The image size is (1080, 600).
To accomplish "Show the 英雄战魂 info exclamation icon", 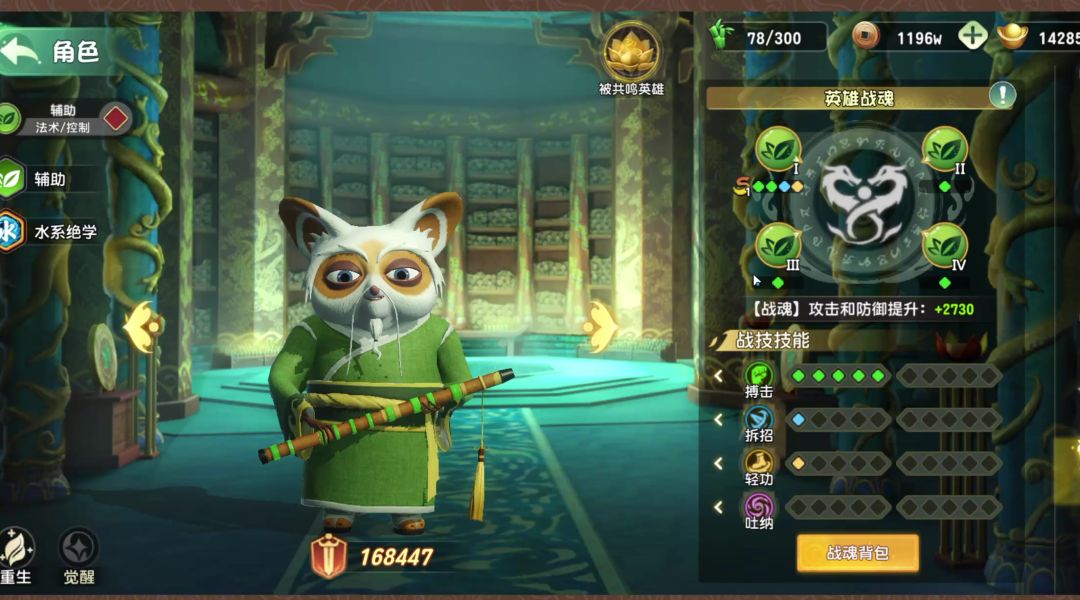I will click(1002, 95).
